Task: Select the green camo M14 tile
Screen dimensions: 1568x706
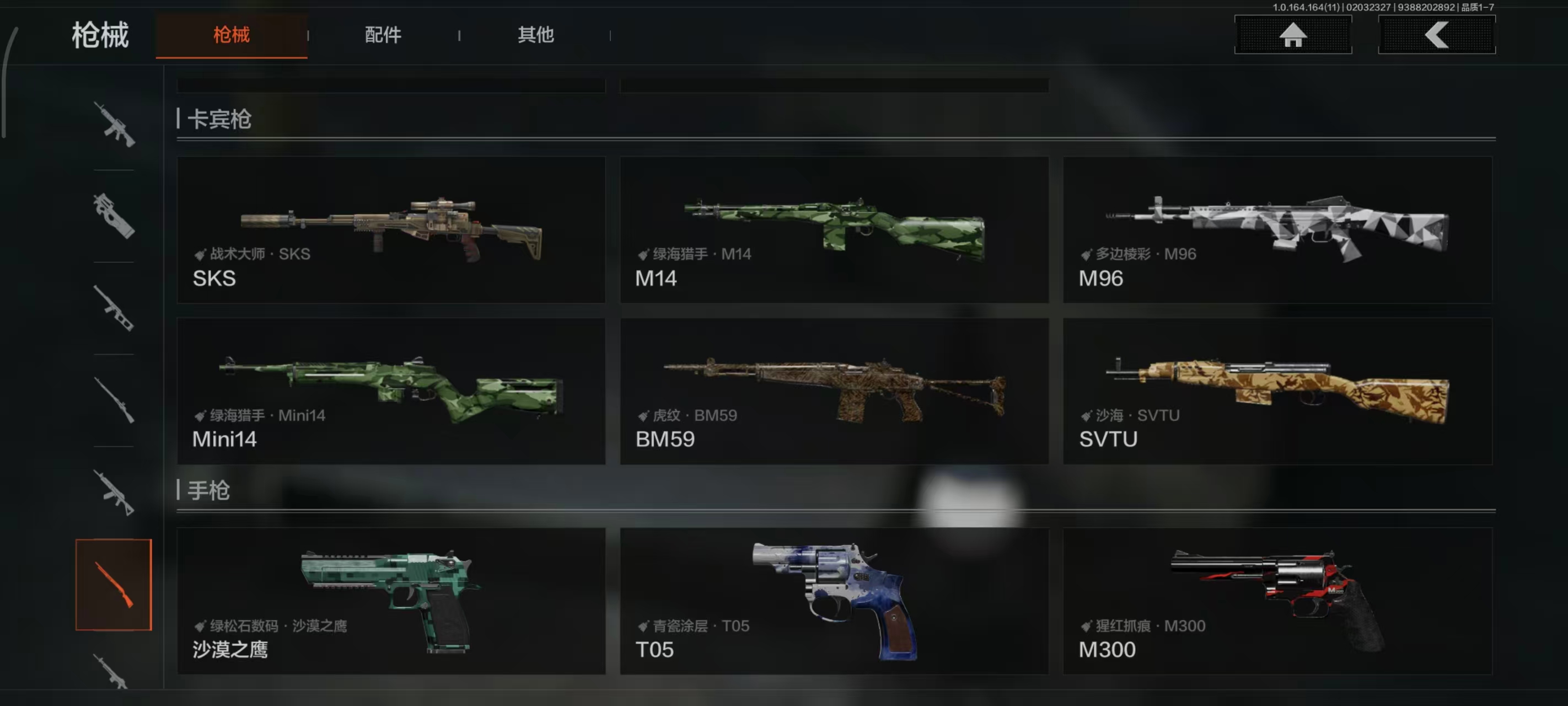Action: coord(834,229)
